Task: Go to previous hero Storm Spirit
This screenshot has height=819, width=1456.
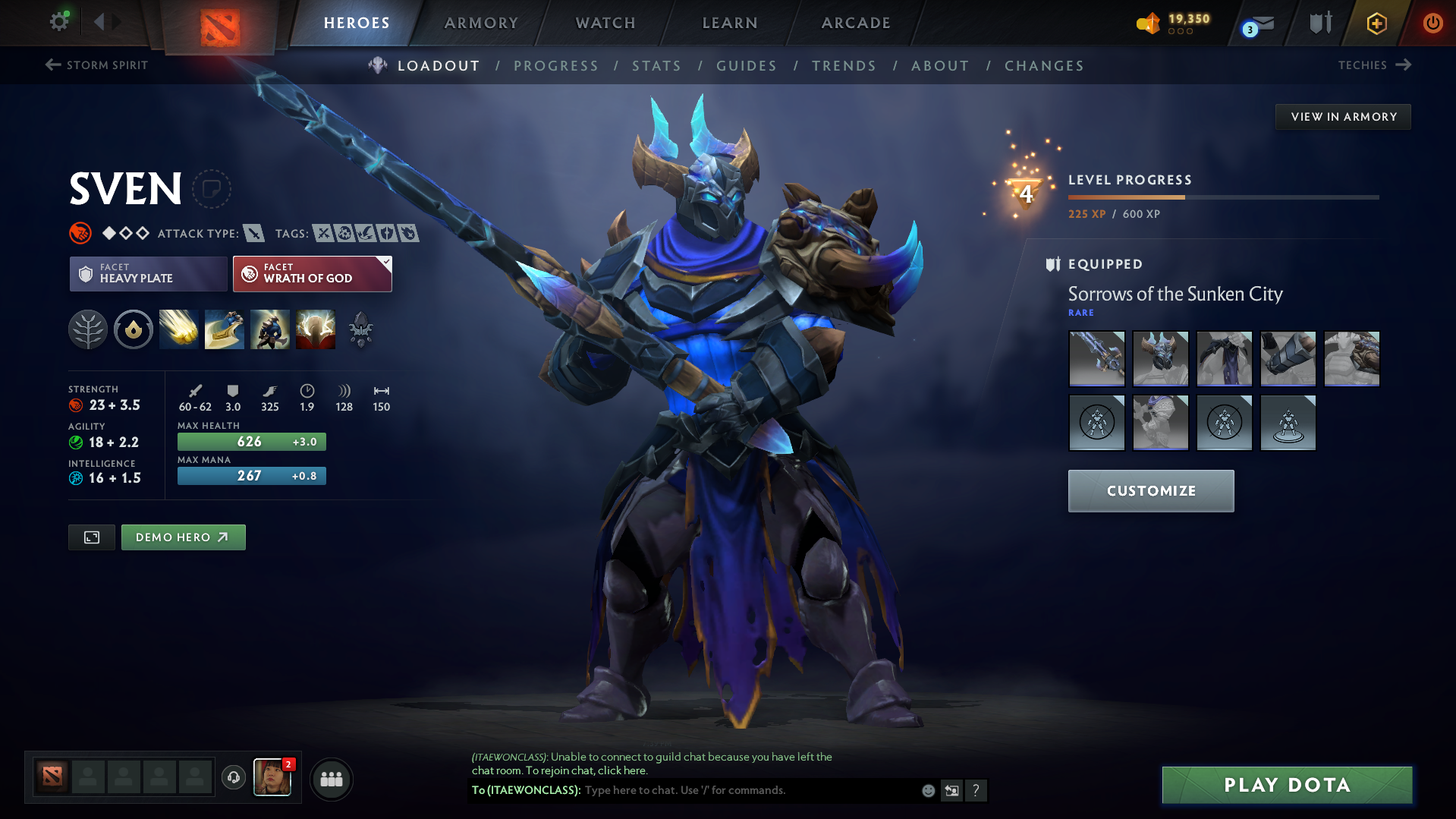Action: (96, 65)
